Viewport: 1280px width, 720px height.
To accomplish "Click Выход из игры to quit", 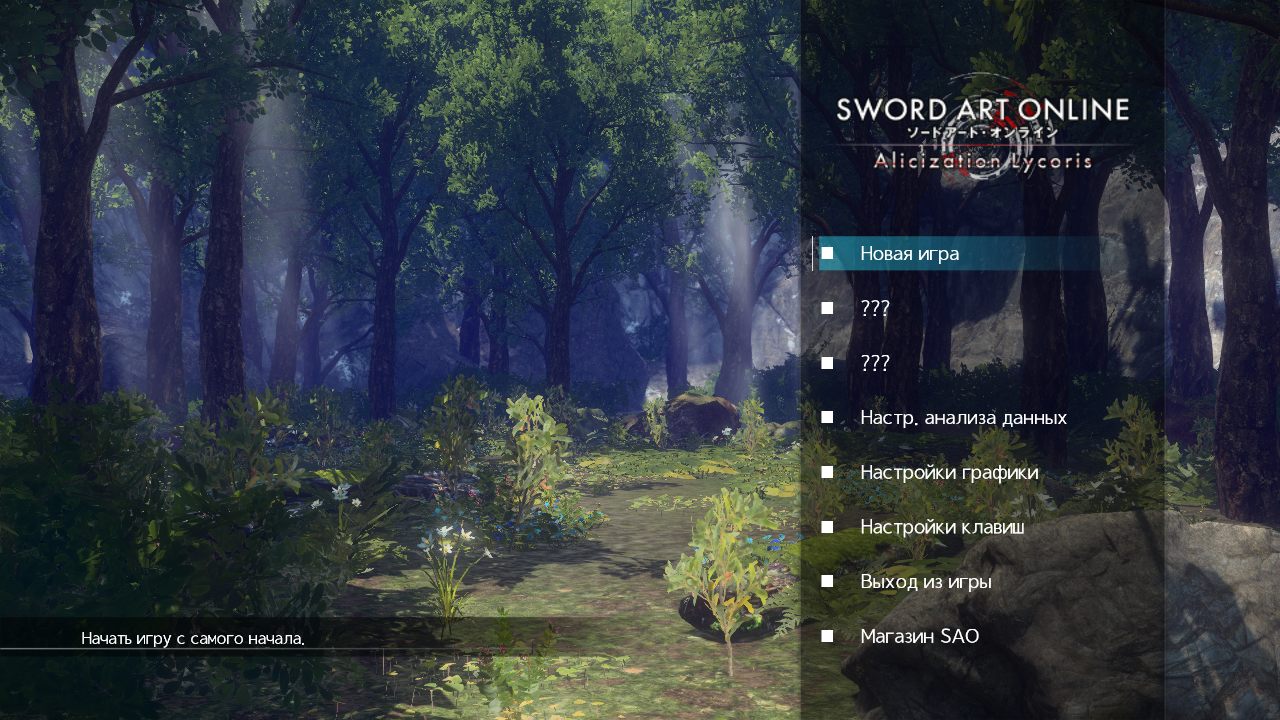I will [925, 581].
